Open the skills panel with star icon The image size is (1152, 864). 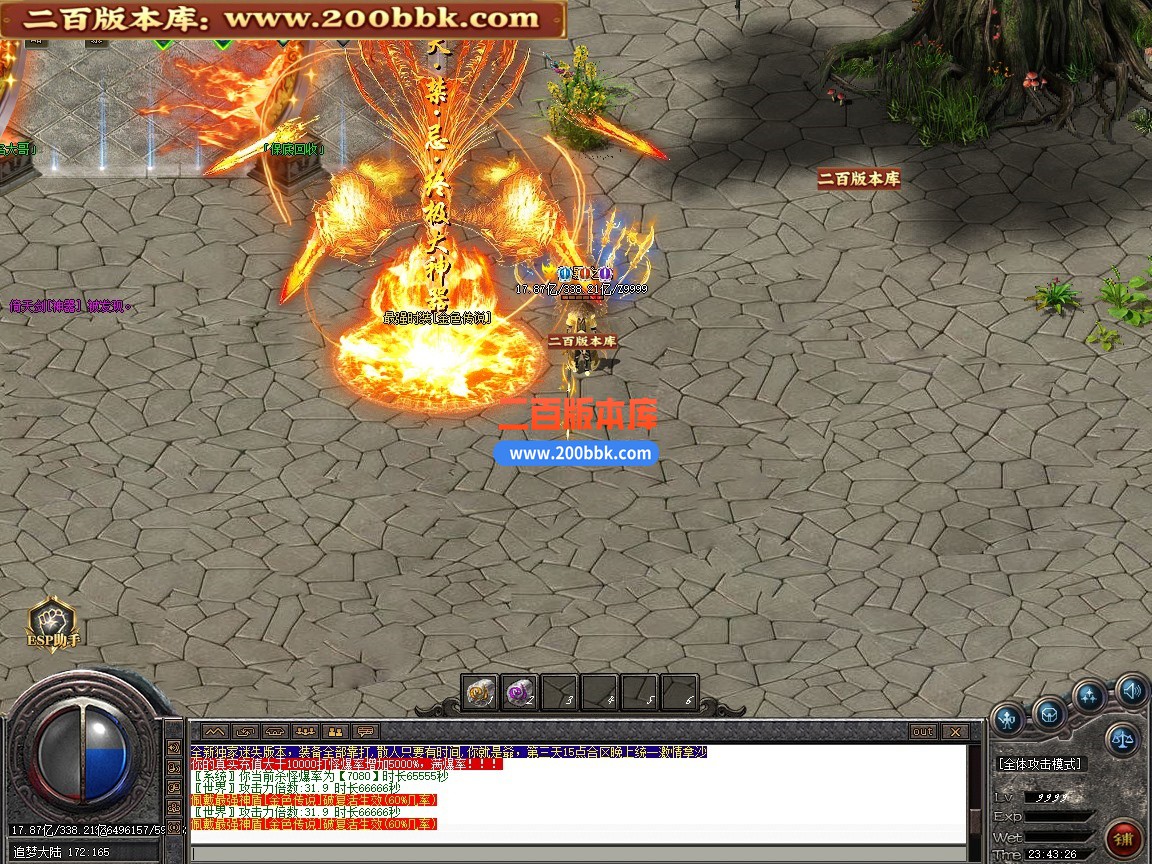tap(1089, 695)
